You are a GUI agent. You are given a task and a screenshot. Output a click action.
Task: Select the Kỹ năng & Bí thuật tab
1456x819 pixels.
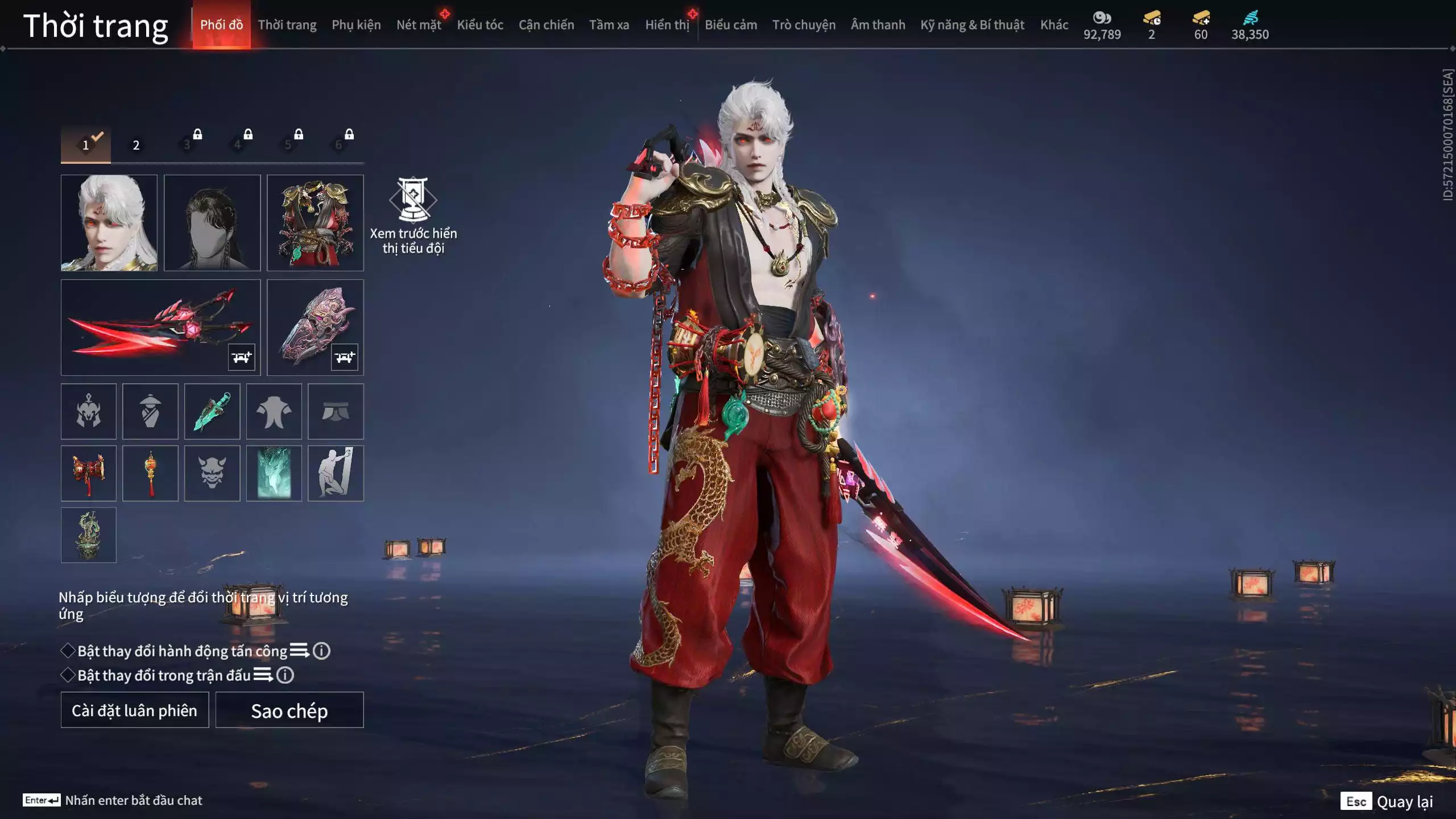pyautogui.click(x=972, y=25)
